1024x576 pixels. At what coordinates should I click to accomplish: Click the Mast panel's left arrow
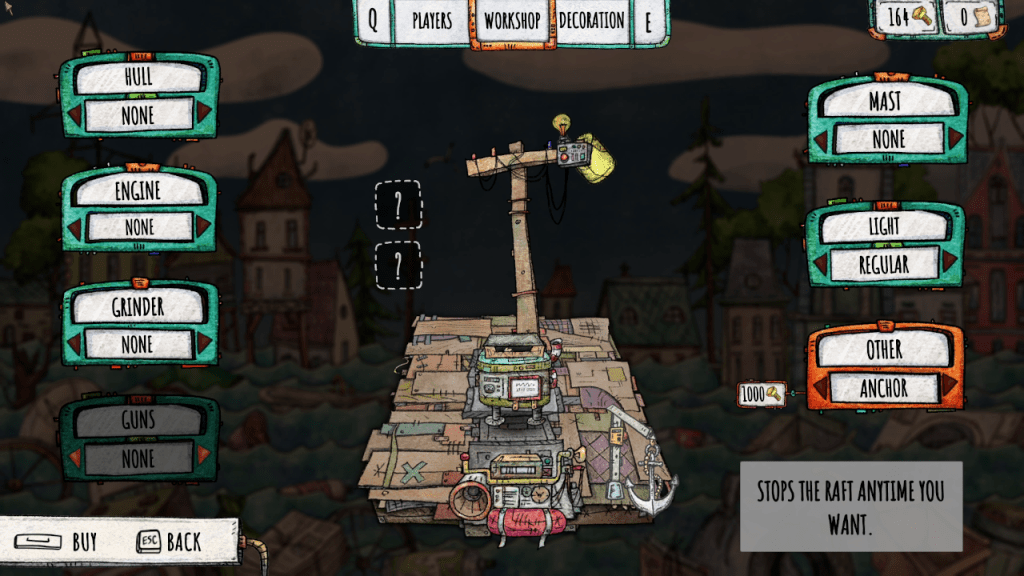pyautogui.click(x=821, y=138)
